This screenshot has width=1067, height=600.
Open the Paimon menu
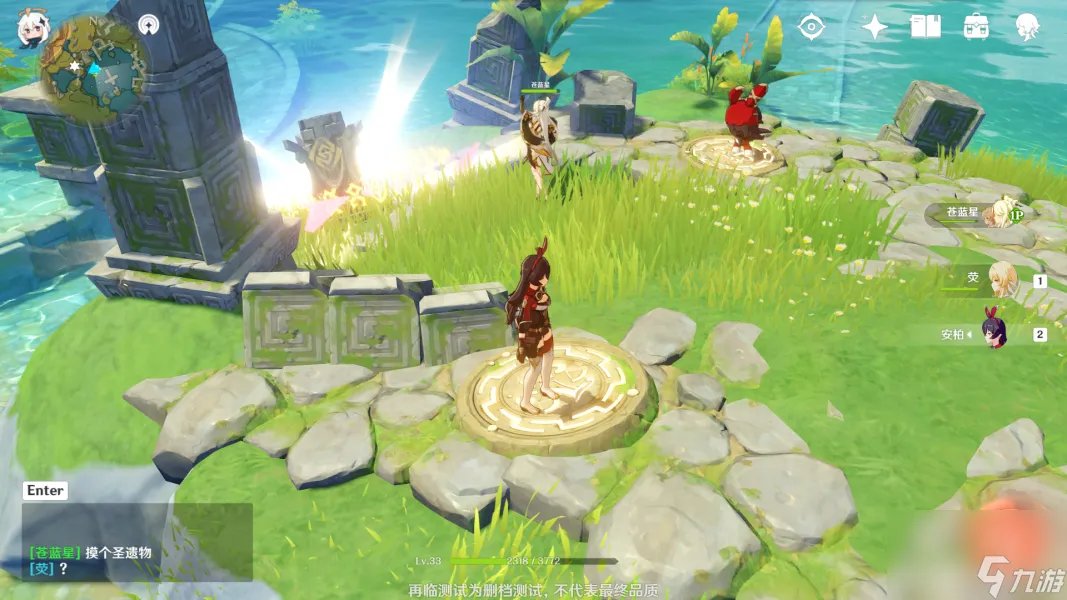31,28
